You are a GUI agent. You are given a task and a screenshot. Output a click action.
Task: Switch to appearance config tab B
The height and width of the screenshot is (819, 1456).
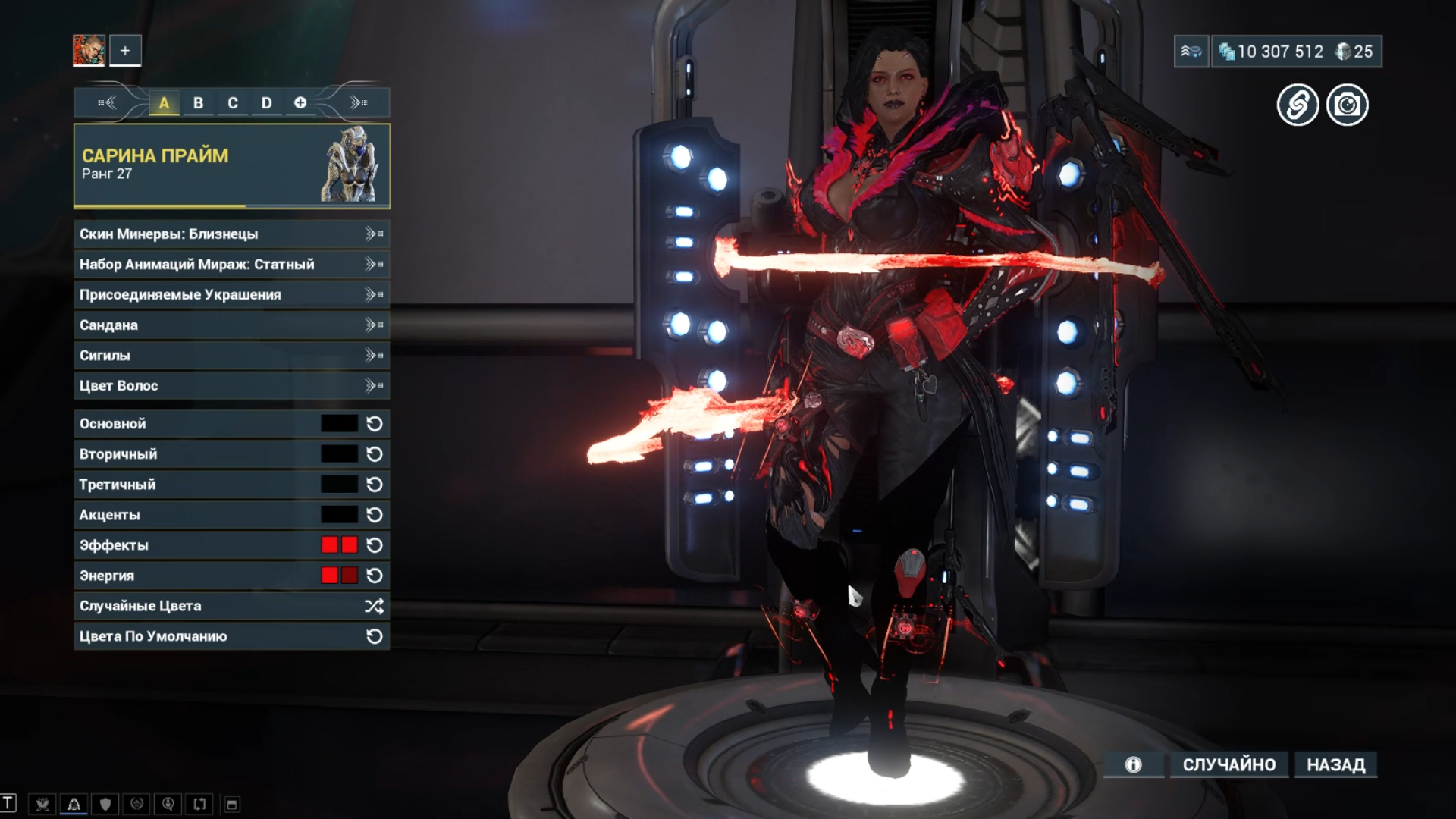198,103
